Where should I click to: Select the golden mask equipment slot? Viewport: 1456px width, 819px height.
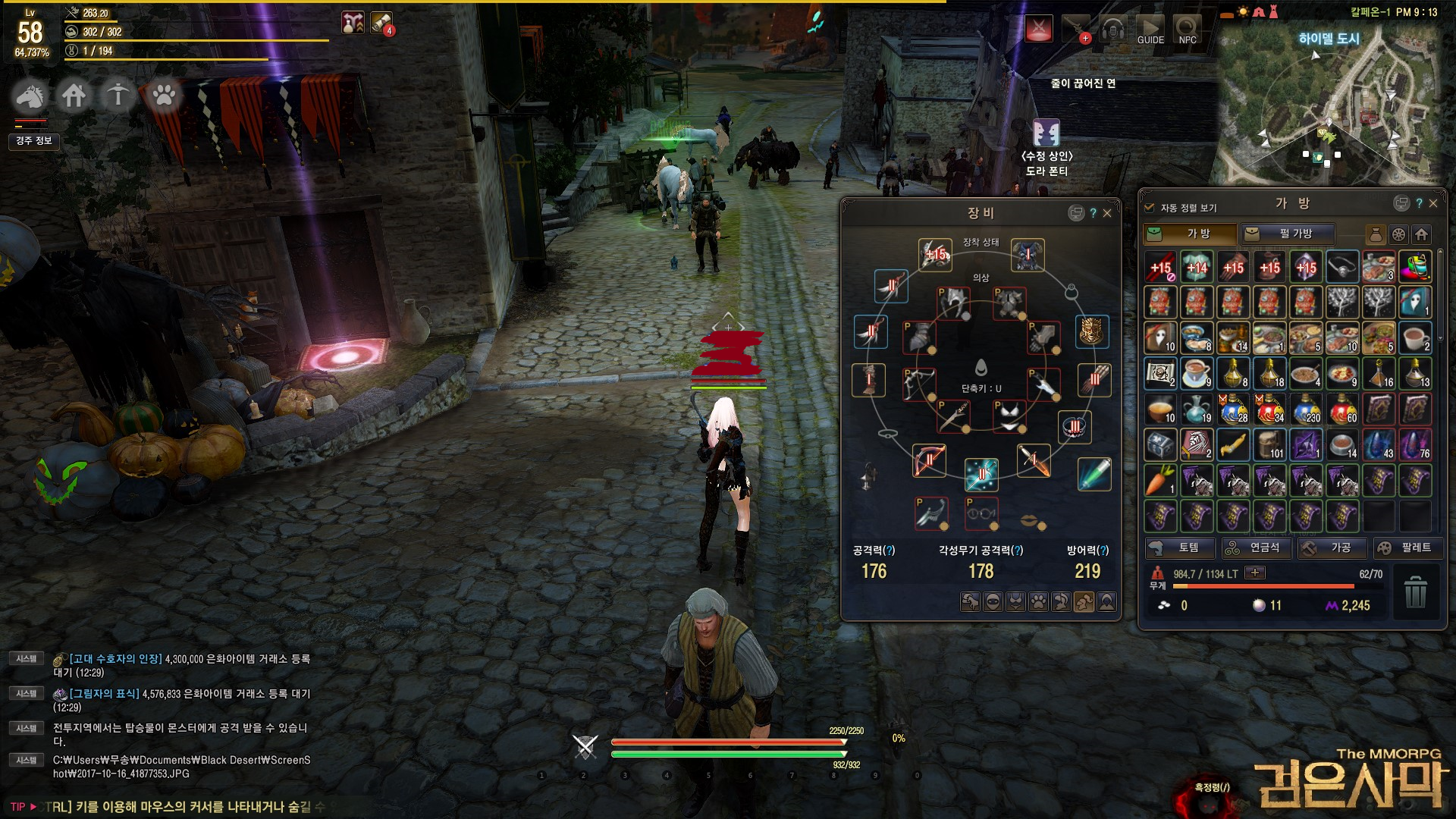[1092, 331]
